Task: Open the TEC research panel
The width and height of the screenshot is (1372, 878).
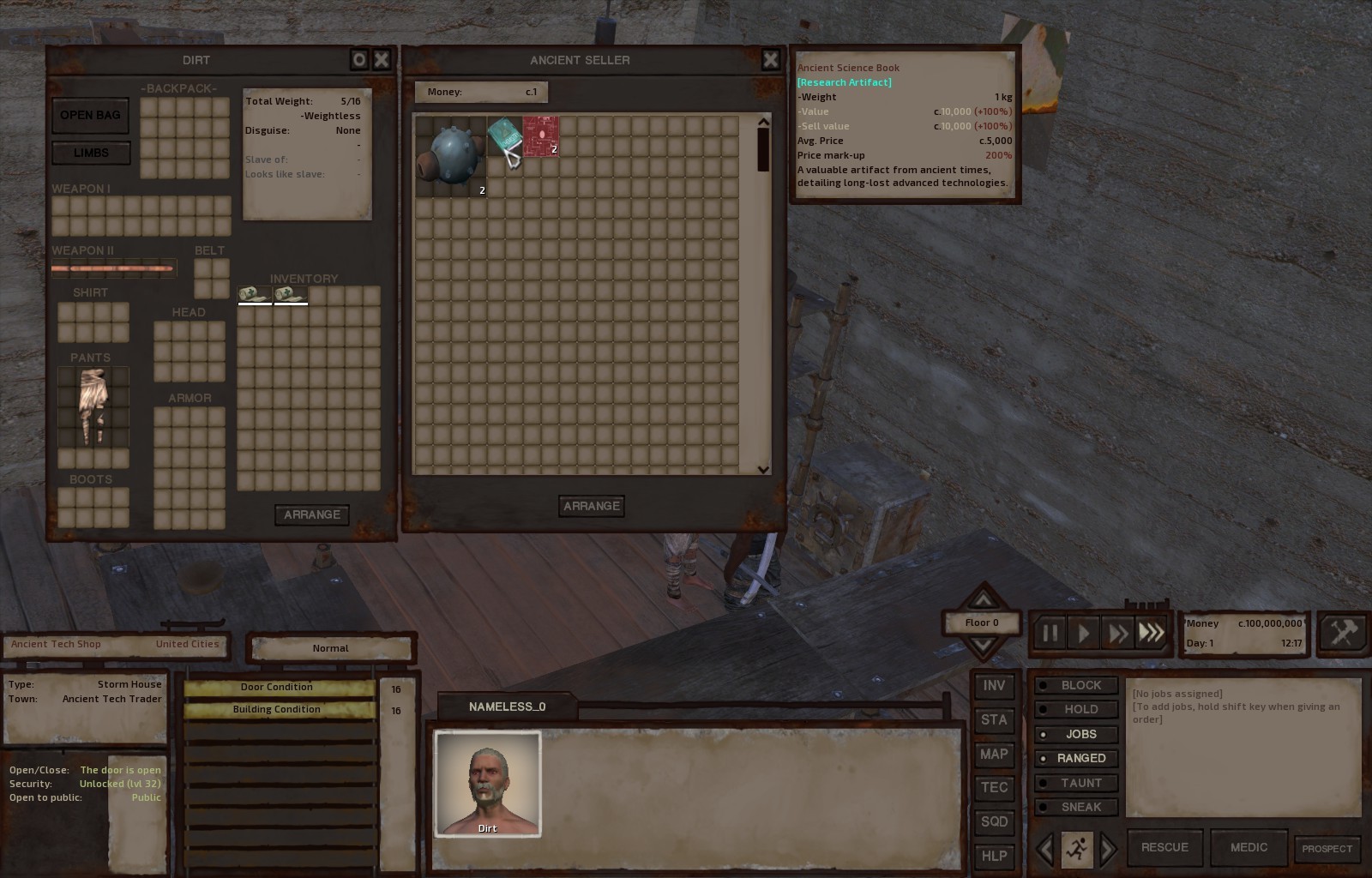Action: [x=994, y=788]
